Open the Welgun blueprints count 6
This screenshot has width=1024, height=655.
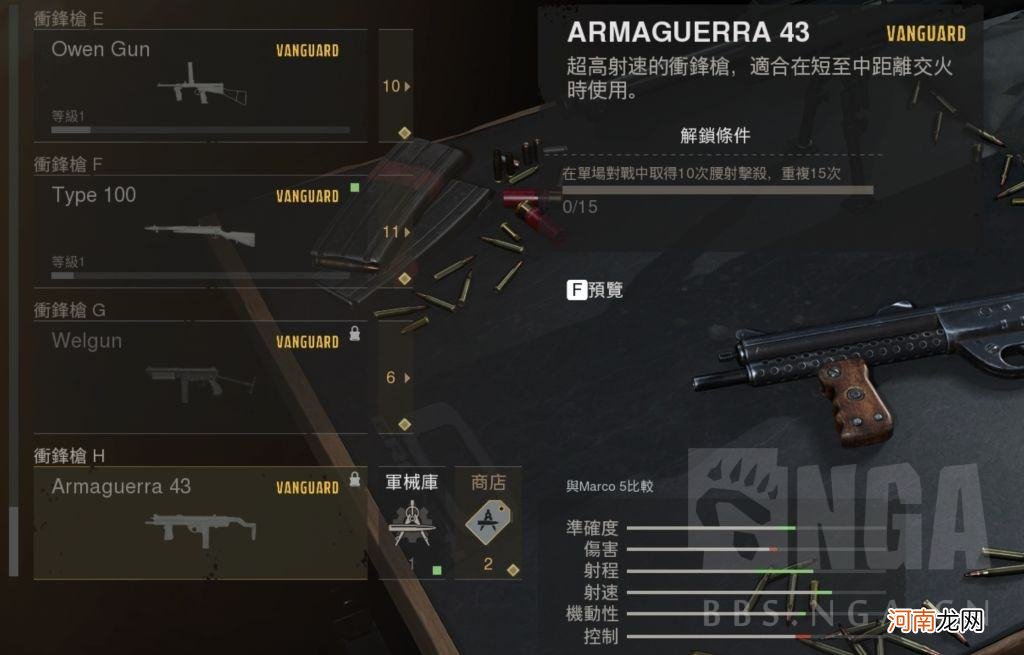click(396, 378)
